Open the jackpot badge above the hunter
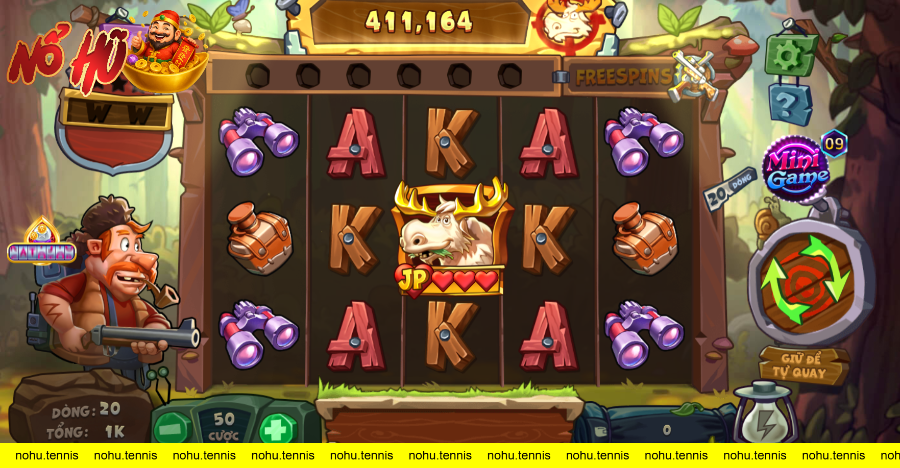The height and width of the screenshot is (468, 900). pos(41,245)
